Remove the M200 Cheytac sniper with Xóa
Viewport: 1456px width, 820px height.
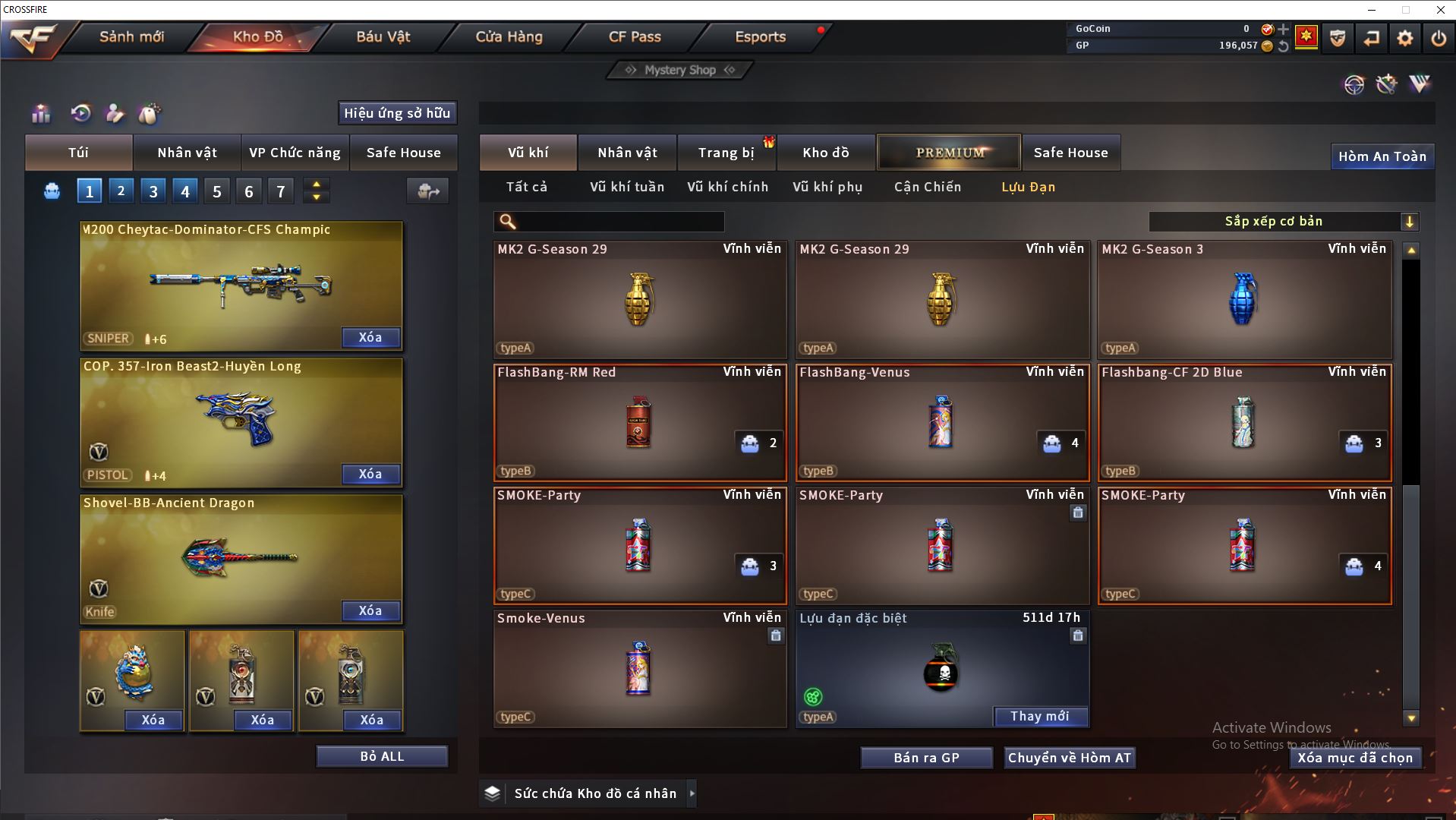coord(370,338)
